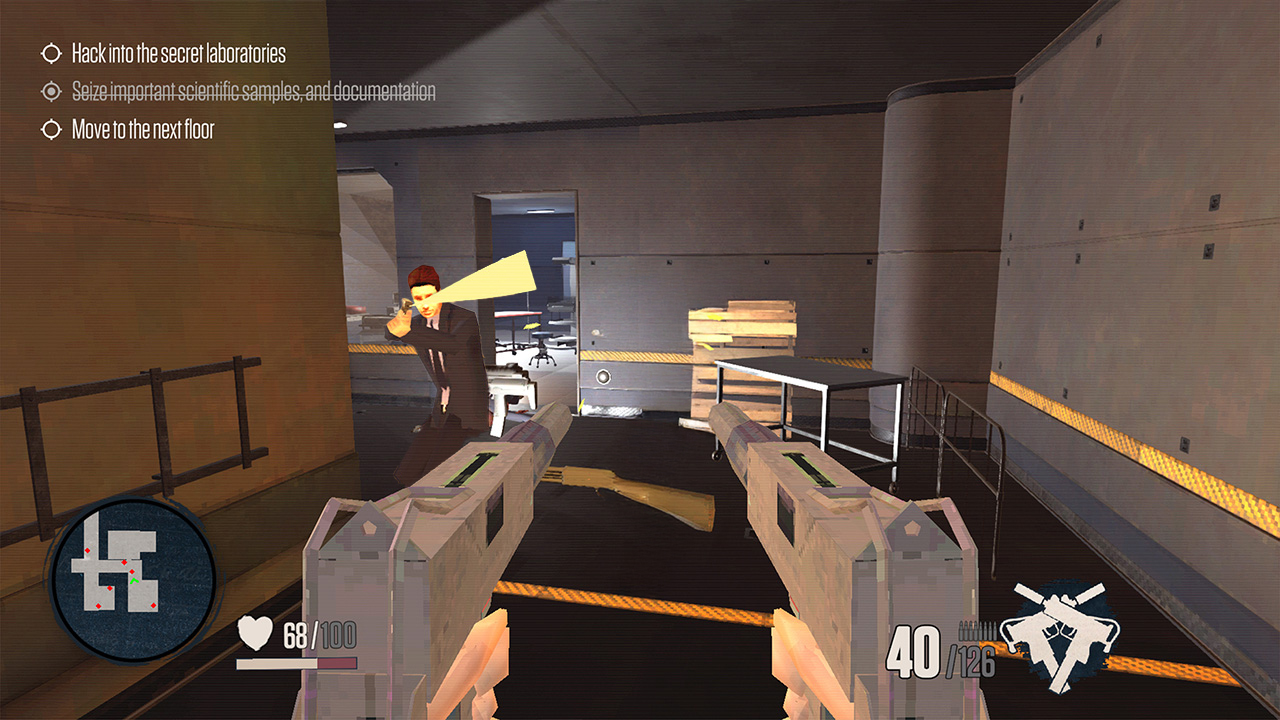1280x720 pixels.
Task: Click the yellow shotgun lying on the floor
Action: coord(630,492)
